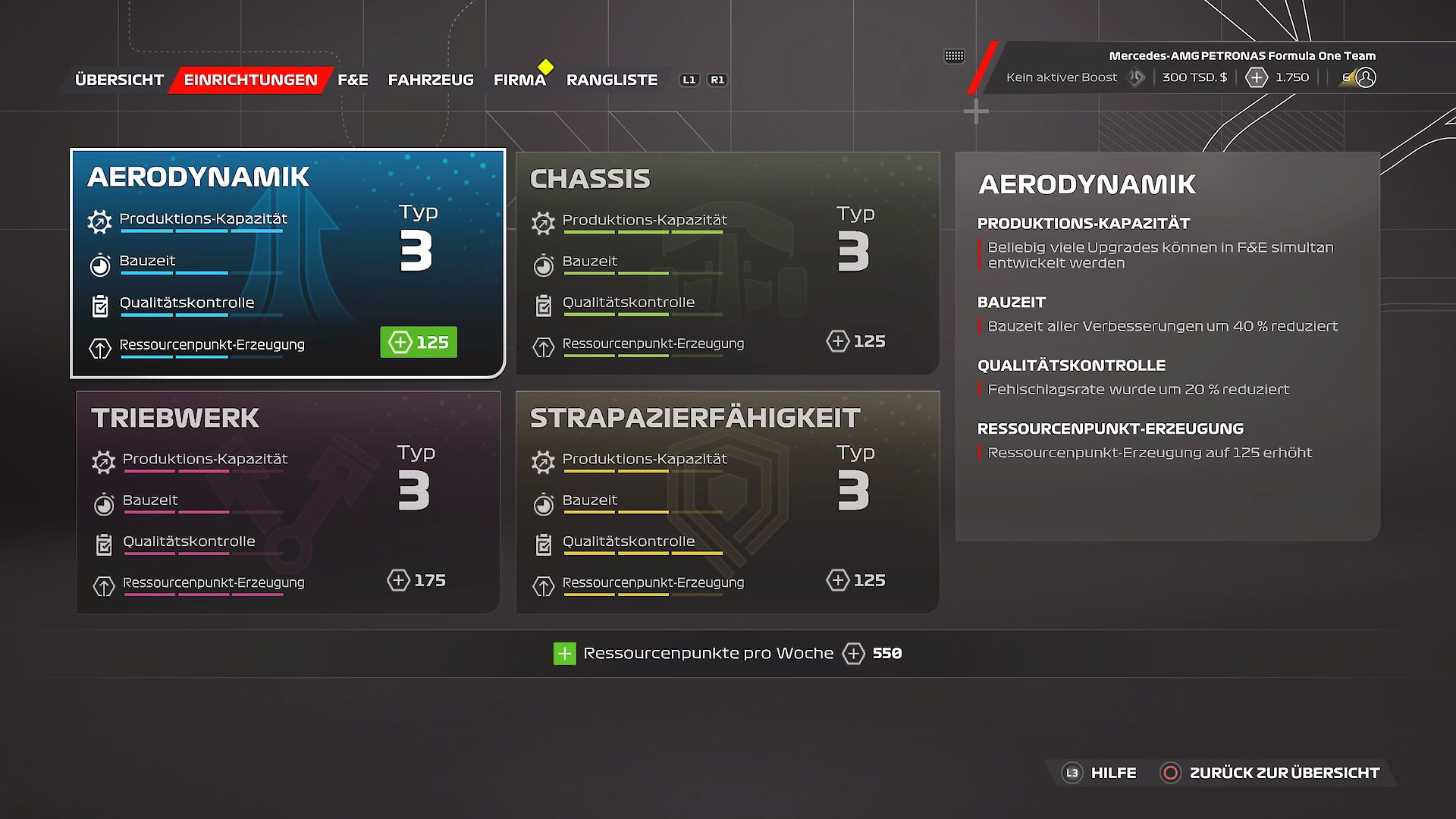This screenshot has height=819, width=1456.
Task: Choose the CHASSIS facility card
Action: 727,262
